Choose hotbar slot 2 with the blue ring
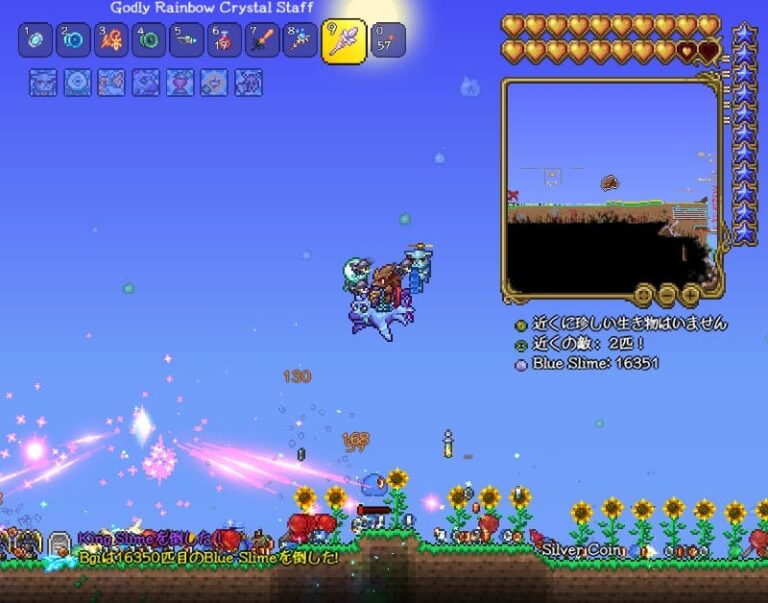 pos(73,41)
